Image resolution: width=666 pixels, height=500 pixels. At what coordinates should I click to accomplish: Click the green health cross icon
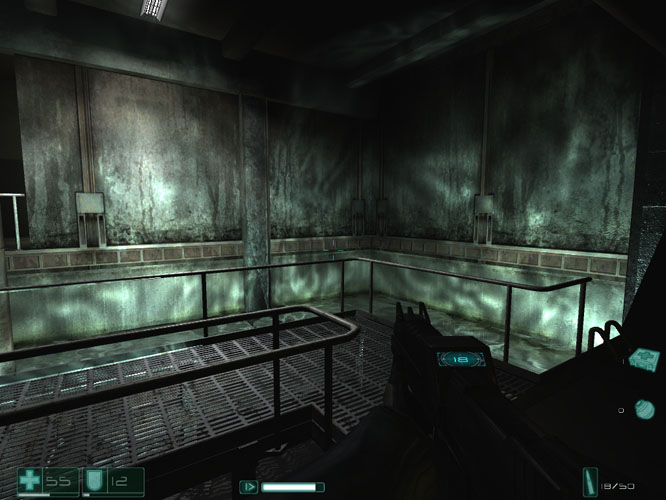click(x=31, y=481)
